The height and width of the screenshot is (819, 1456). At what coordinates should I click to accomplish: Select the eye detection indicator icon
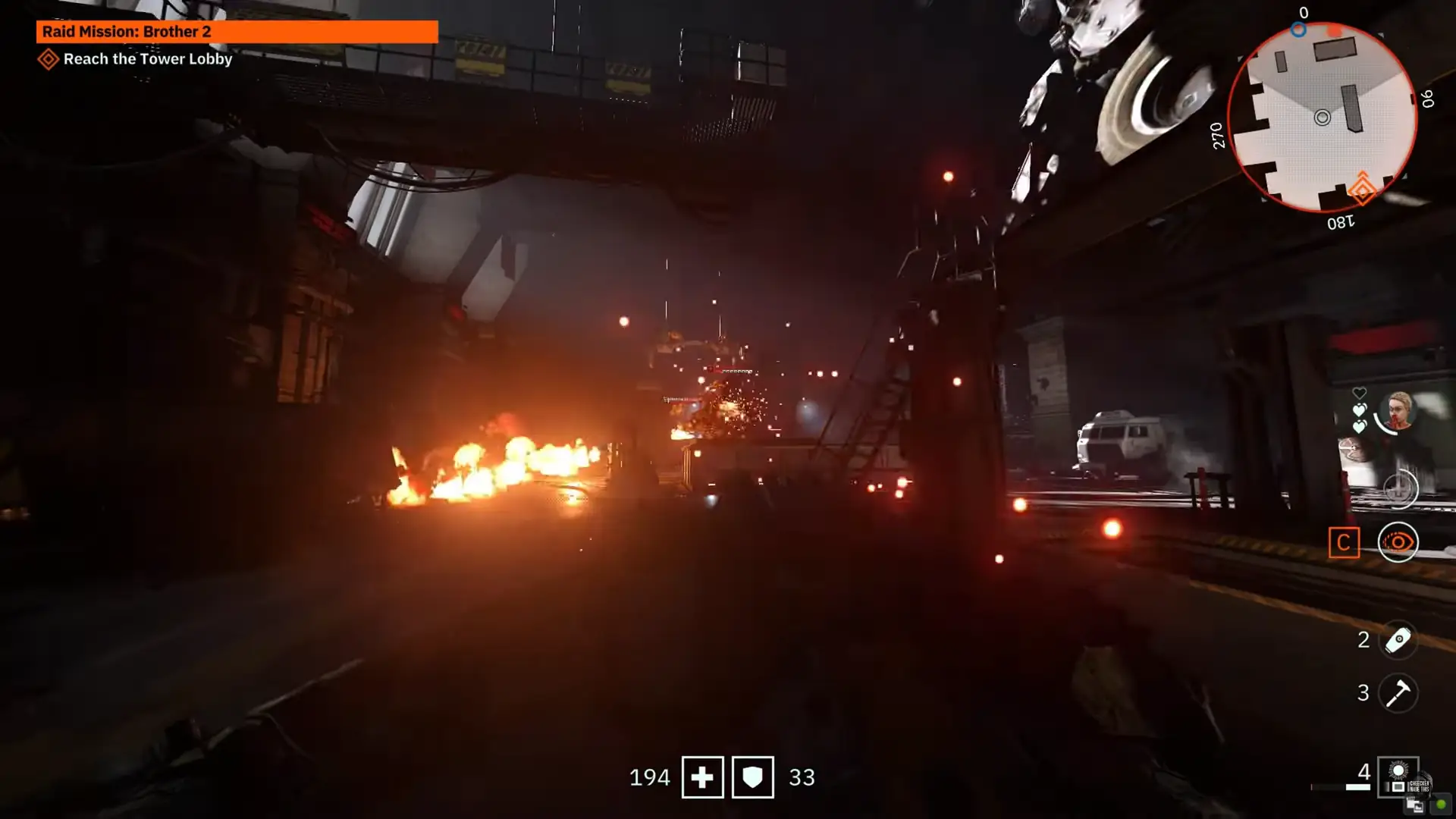pyautogui.click(x=1398, y=542)
